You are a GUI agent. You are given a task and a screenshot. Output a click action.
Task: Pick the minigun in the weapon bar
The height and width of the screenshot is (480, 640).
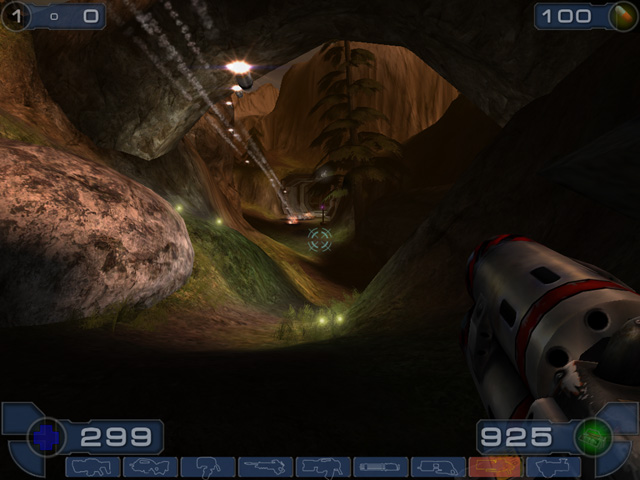coord(380,467)
